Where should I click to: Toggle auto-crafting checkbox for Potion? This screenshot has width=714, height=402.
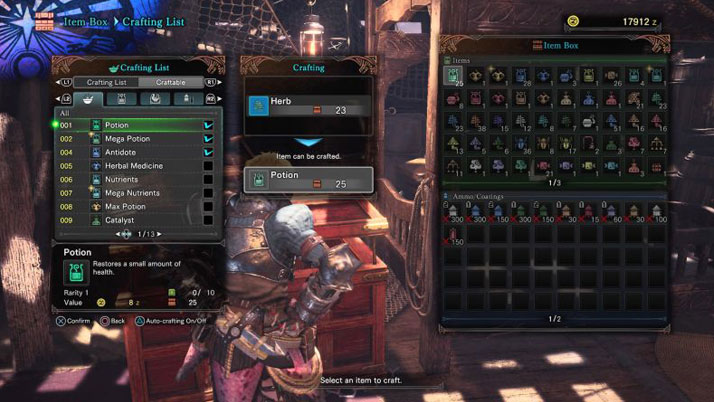tap(208, 125)
